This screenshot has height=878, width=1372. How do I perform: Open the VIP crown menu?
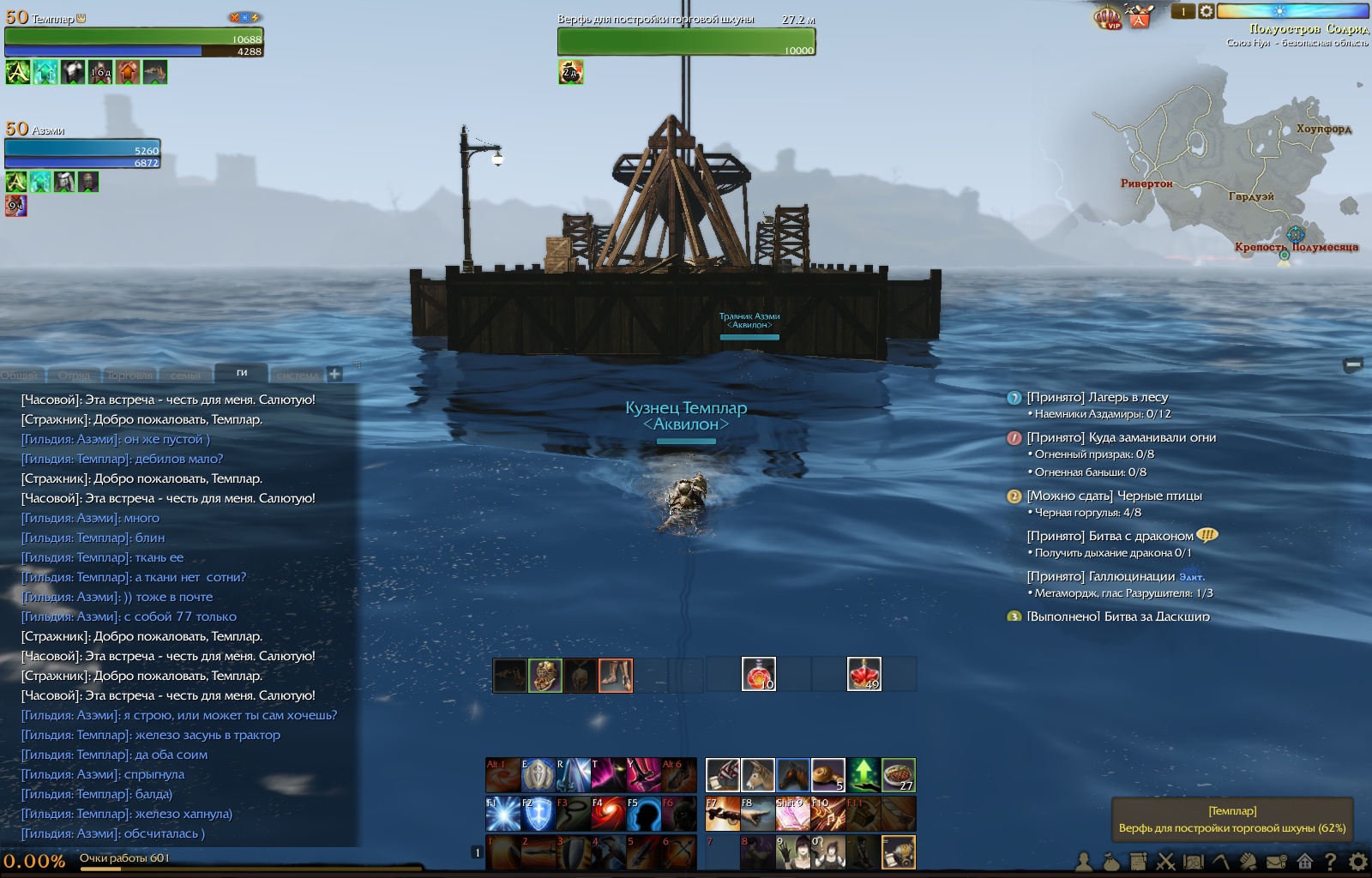pos(1108,17)
